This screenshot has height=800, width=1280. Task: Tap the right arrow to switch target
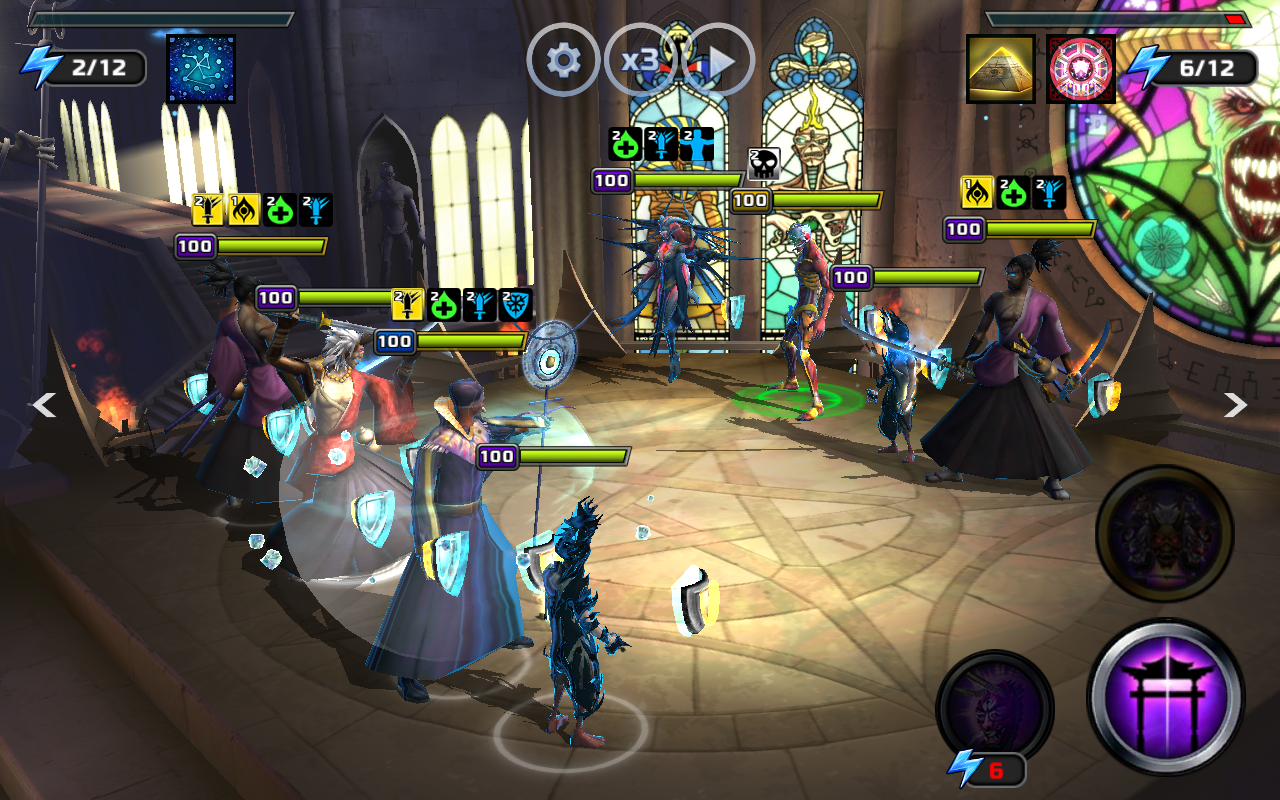[1236, 405]
